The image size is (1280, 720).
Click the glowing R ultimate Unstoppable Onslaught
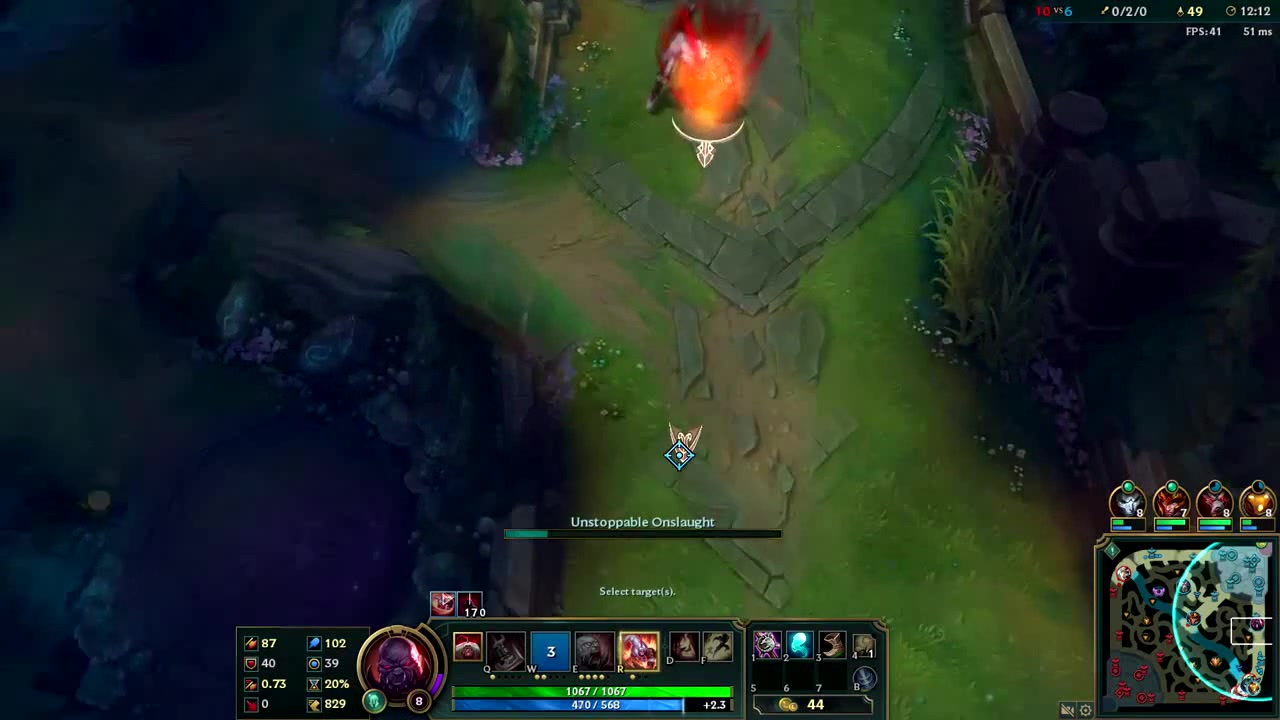click(639, 648)
